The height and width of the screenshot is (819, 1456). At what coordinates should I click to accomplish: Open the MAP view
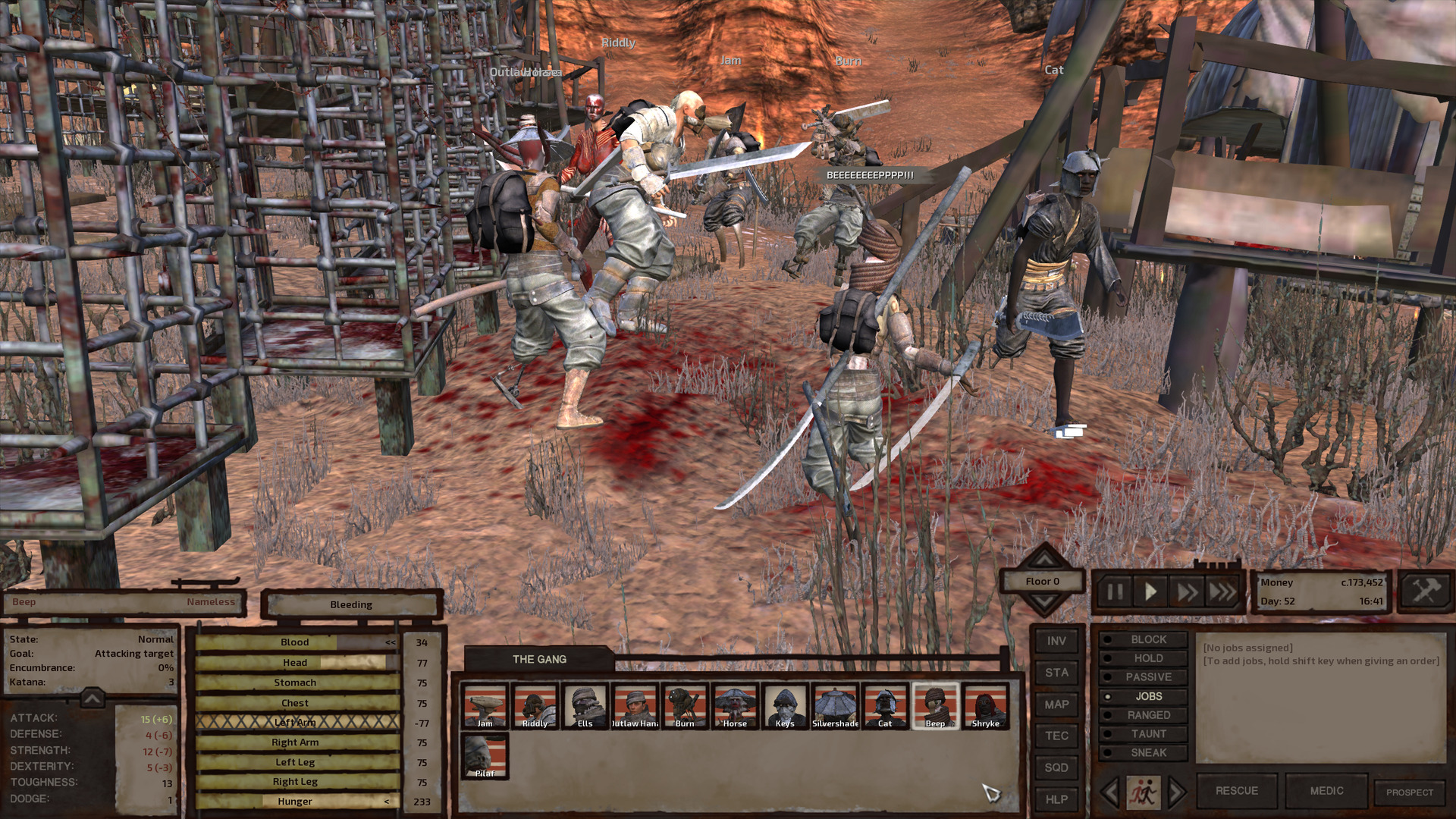[1056, 704]
